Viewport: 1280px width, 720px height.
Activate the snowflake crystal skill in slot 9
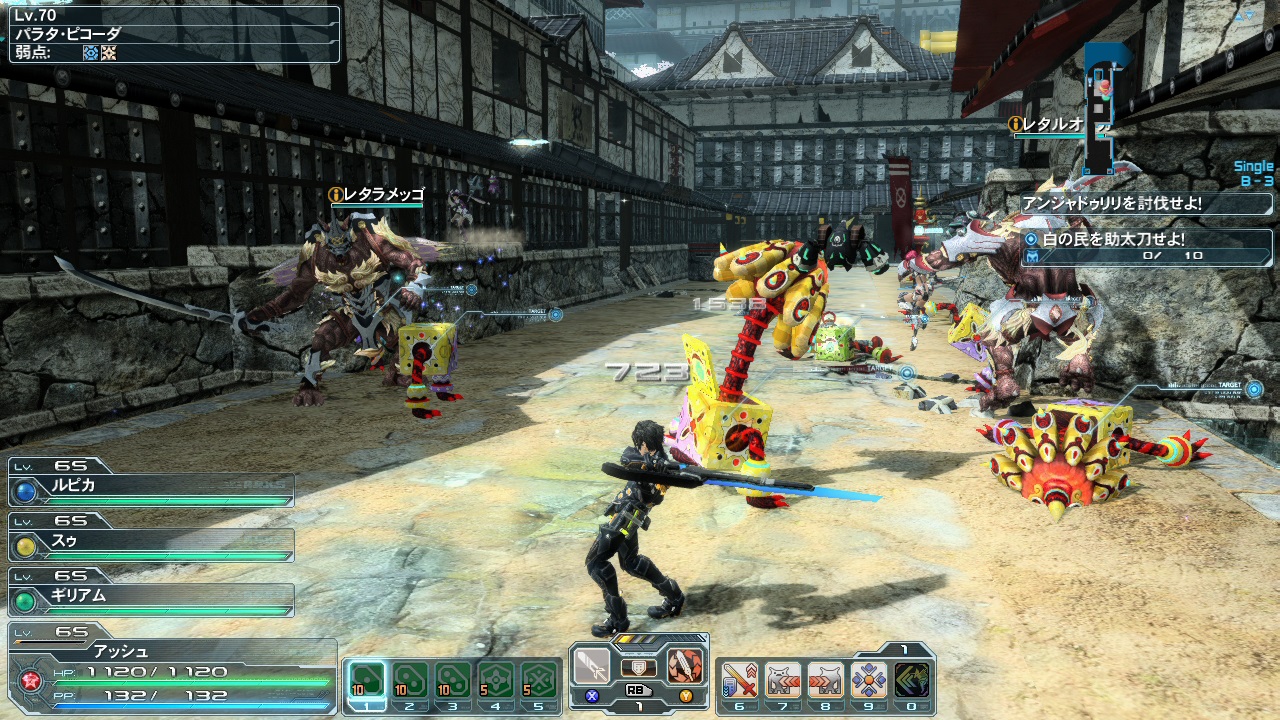pos(869,680)
